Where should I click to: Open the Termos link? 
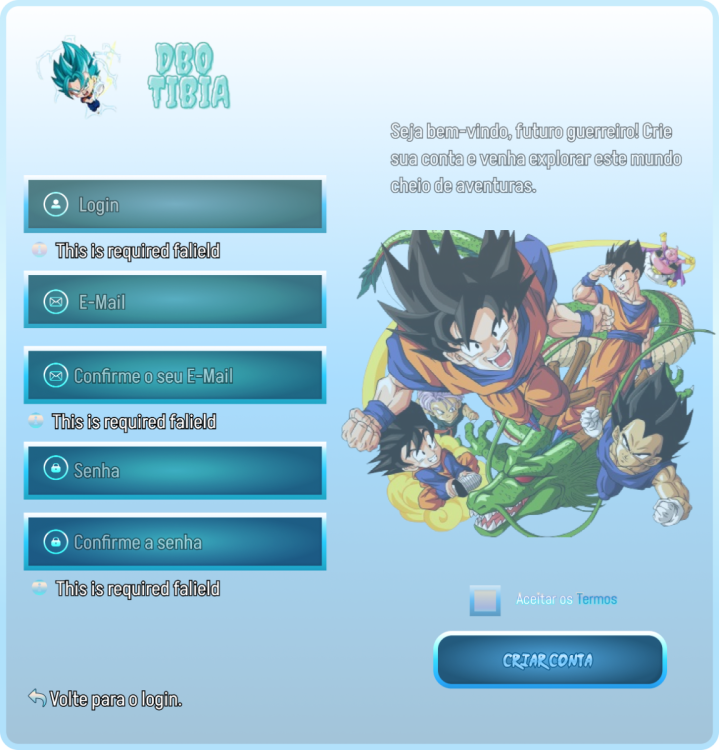pyautogui.click(x=597, y=600)
